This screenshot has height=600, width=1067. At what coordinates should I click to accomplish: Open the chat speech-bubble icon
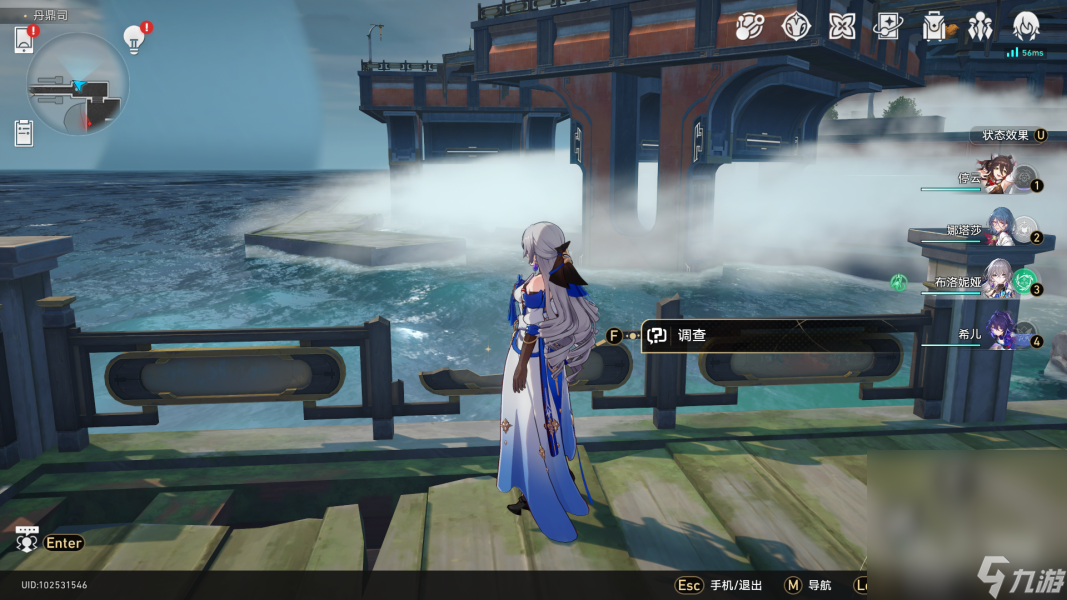[x=27, y=541]
